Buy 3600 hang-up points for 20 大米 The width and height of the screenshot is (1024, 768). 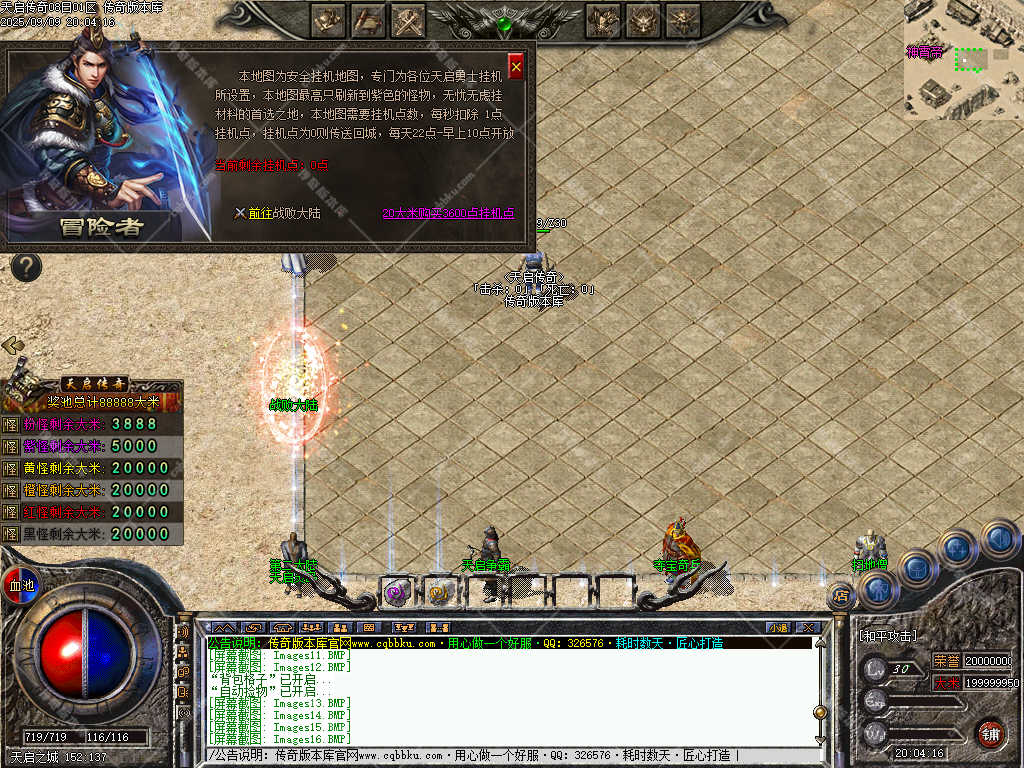tap(448, 213)
